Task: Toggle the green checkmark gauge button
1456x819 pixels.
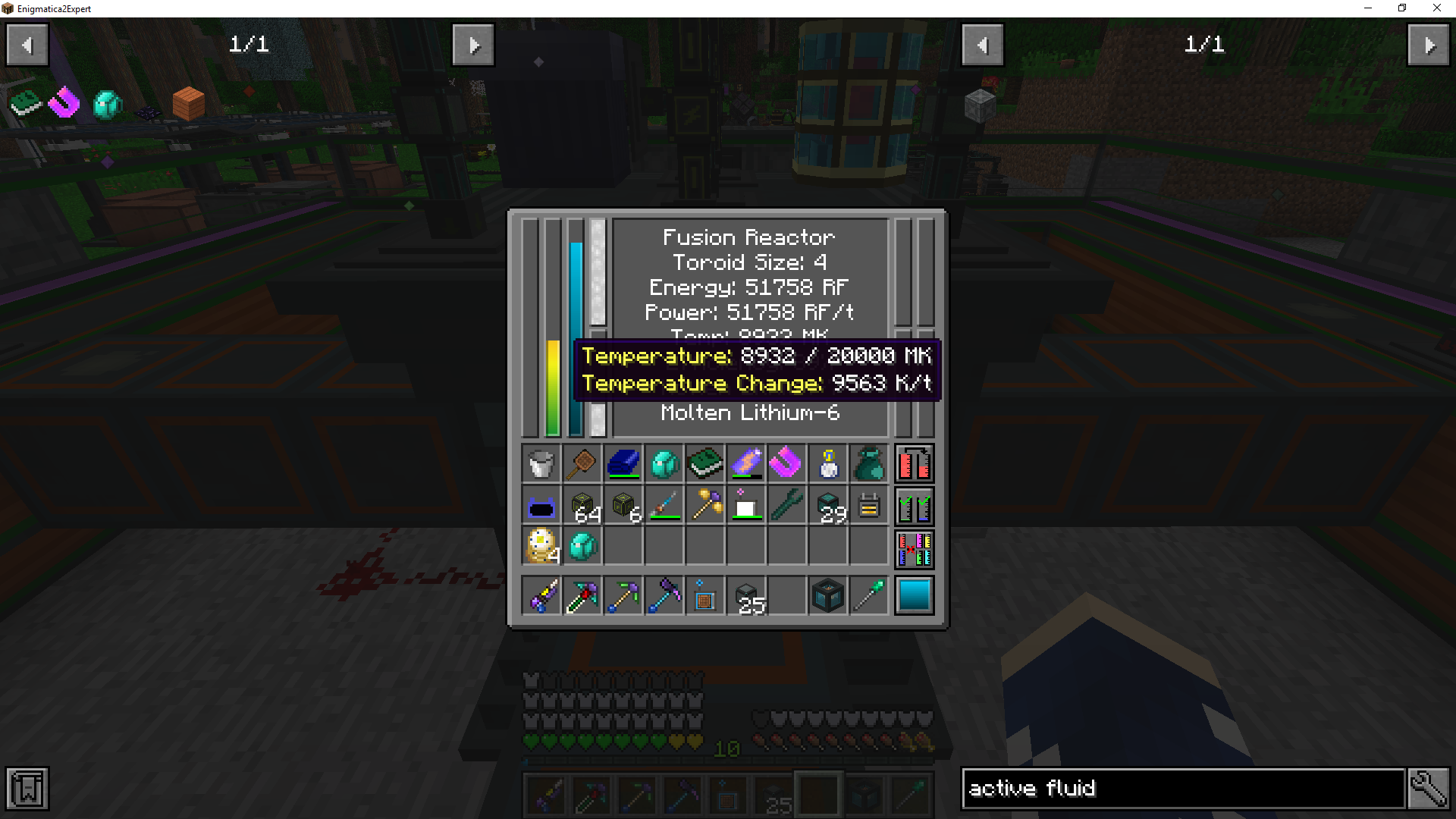Action: point(914,506)
